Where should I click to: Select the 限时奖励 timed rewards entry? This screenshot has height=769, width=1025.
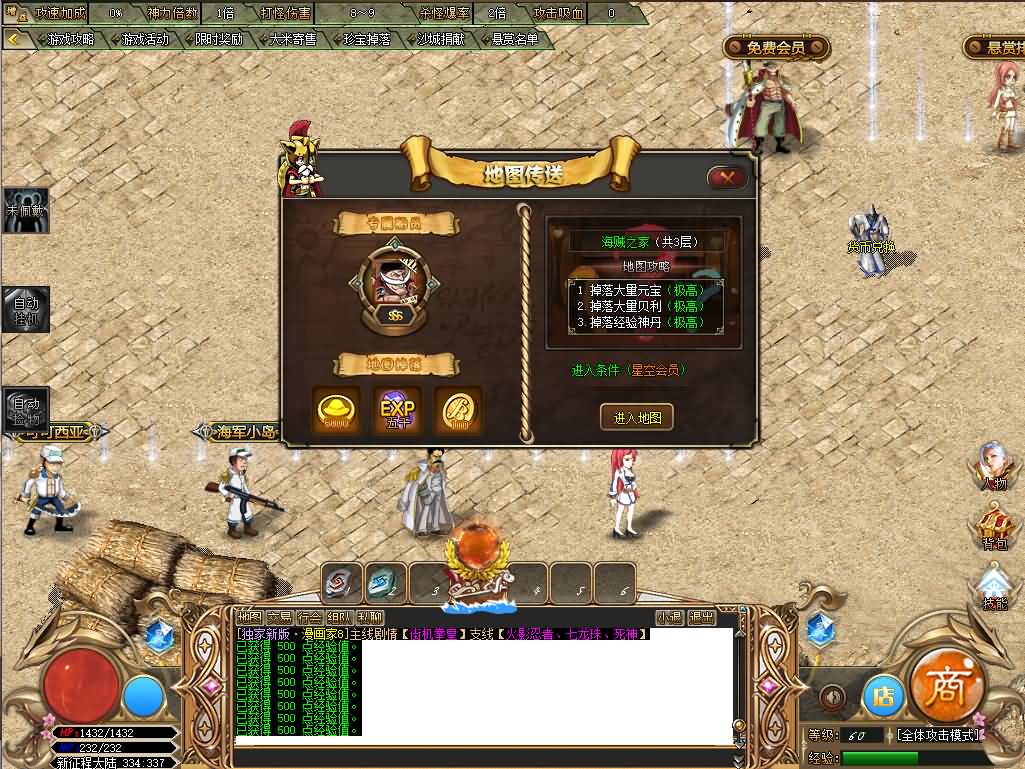(218, 40)
